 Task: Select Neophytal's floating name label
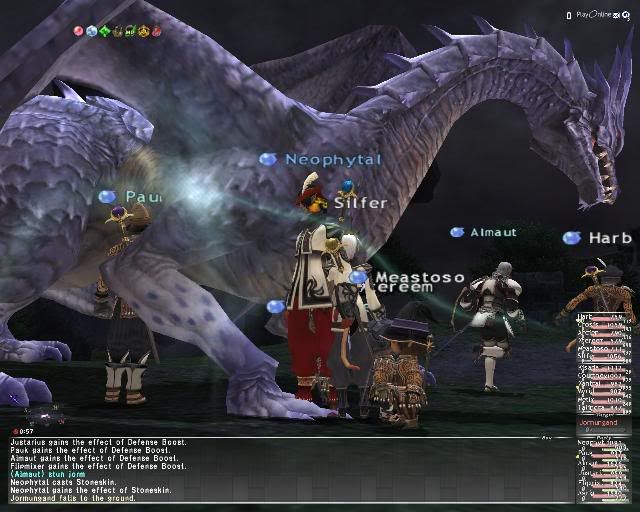pos(332,160)
